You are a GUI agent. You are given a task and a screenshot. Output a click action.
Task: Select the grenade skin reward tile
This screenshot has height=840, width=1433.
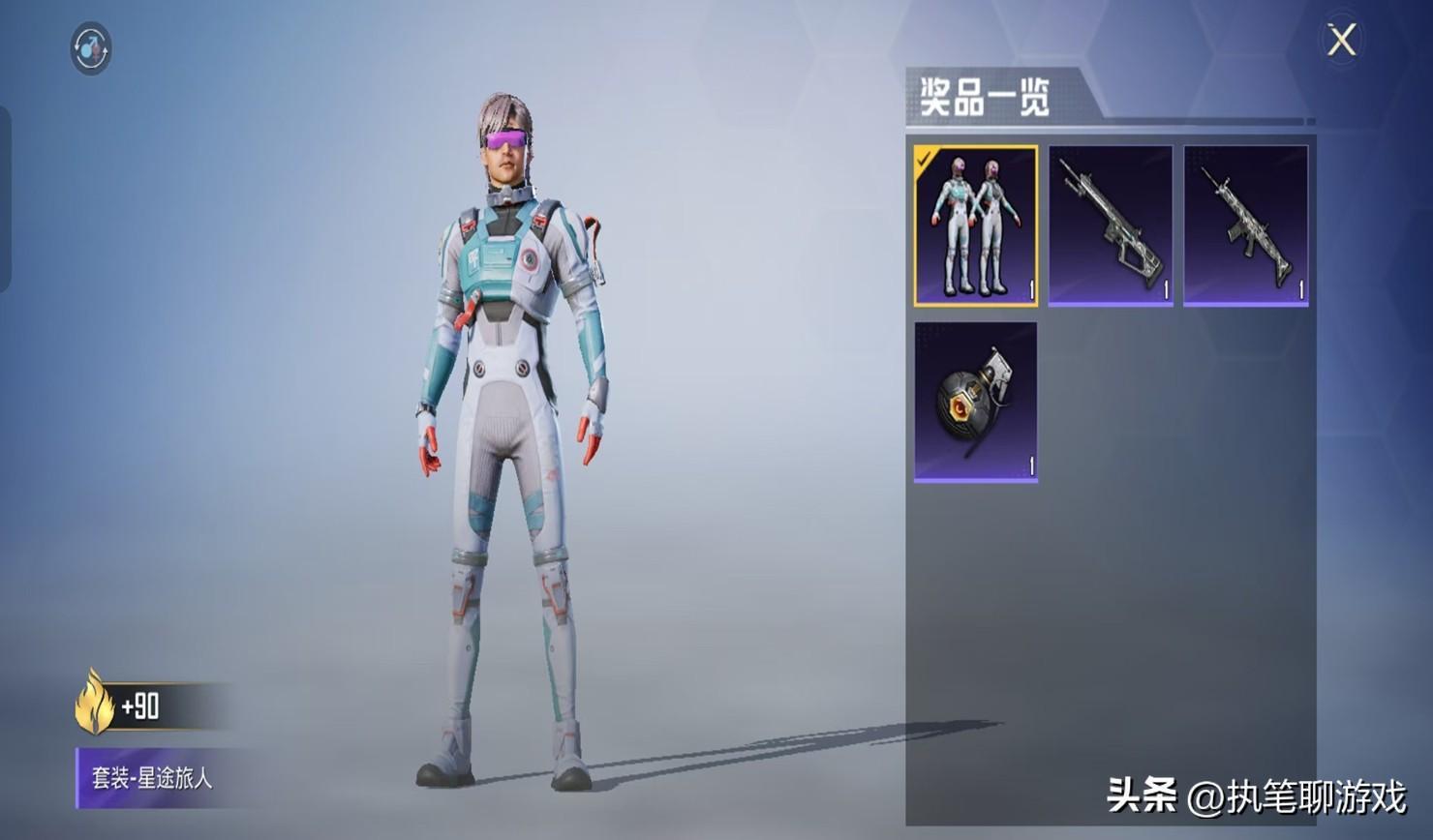coord(975,402)
